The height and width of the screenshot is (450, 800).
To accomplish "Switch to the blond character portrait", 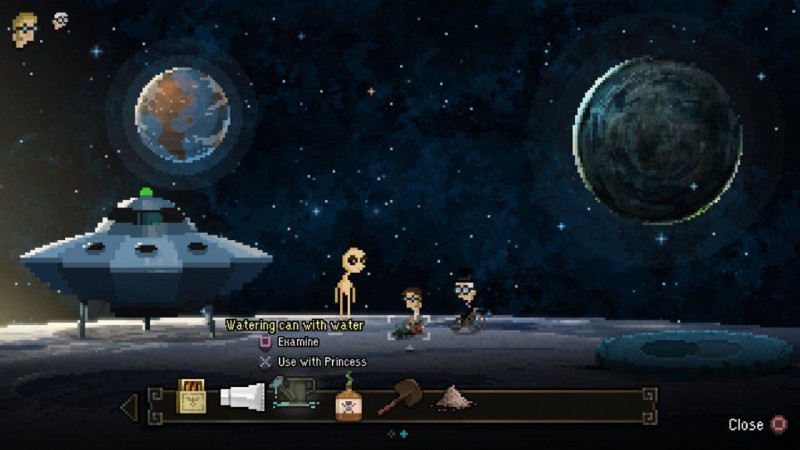I will point(24,29).
